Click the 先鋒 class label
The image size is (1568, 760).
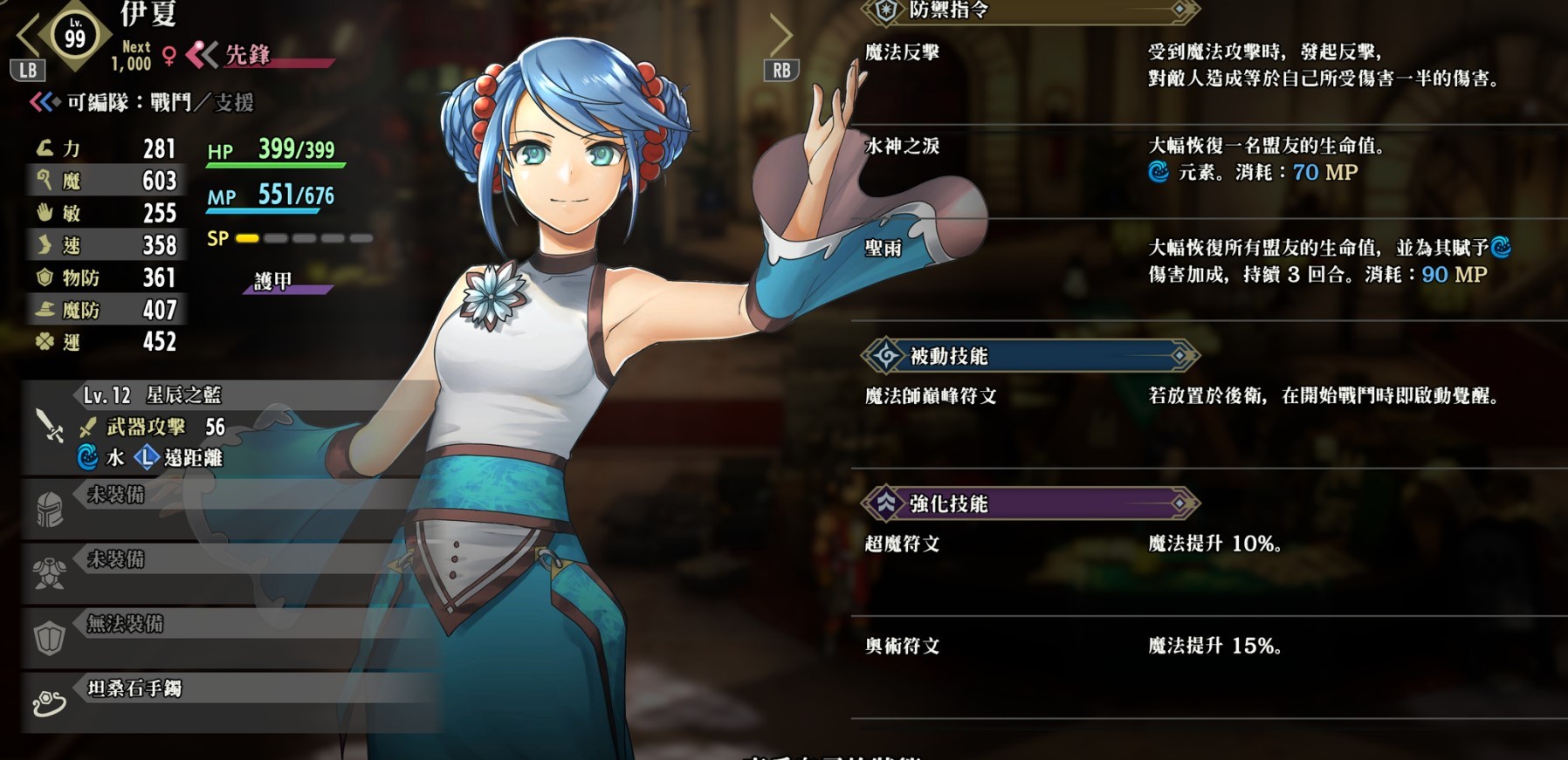pyautogui.click(x=248, y=55)
